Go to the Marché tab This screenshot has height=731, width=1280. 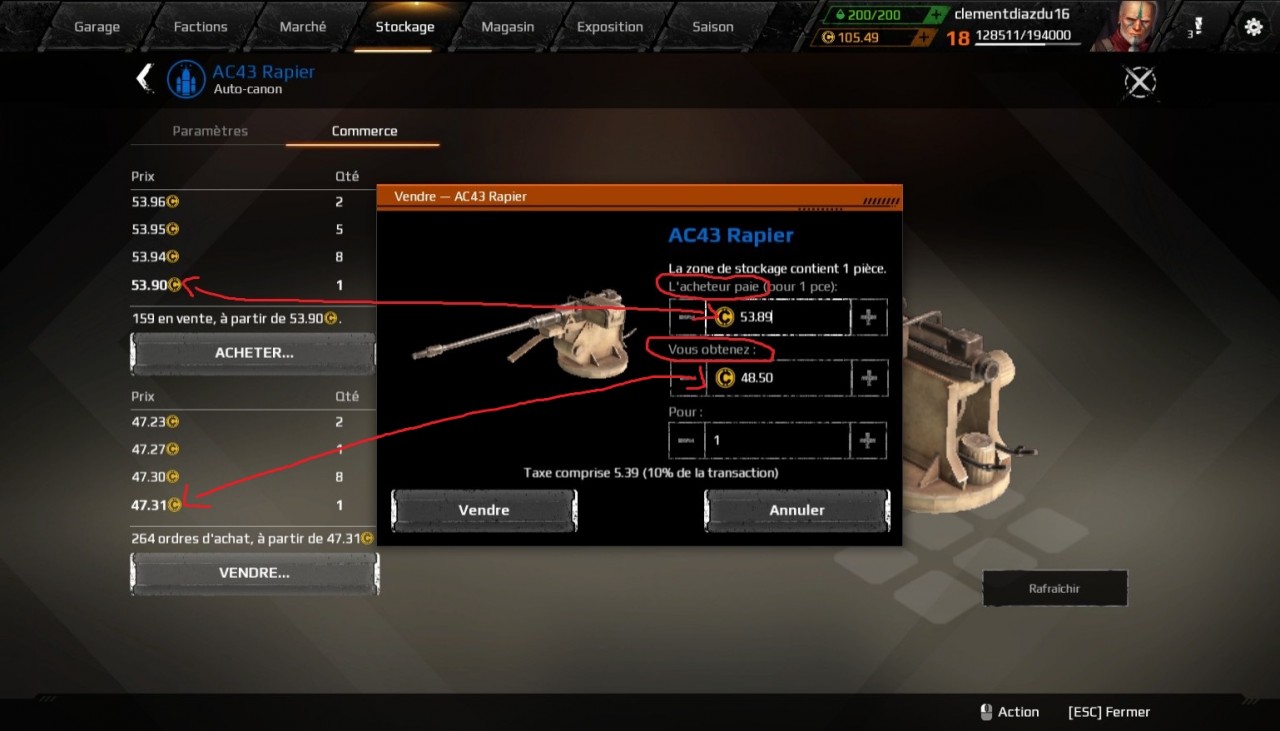click(x=303, y=27)
